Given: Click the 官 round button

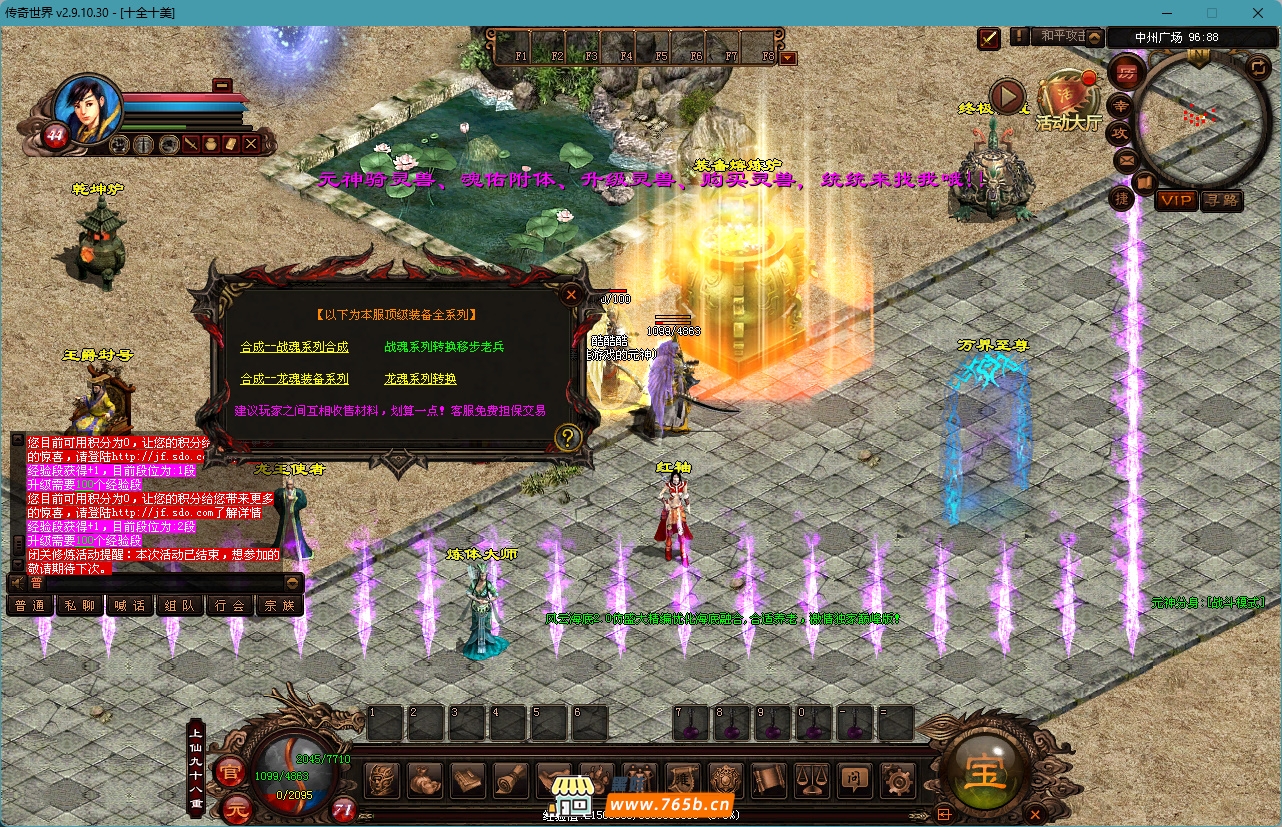Looking at the screenshot, I should point(231,772).
